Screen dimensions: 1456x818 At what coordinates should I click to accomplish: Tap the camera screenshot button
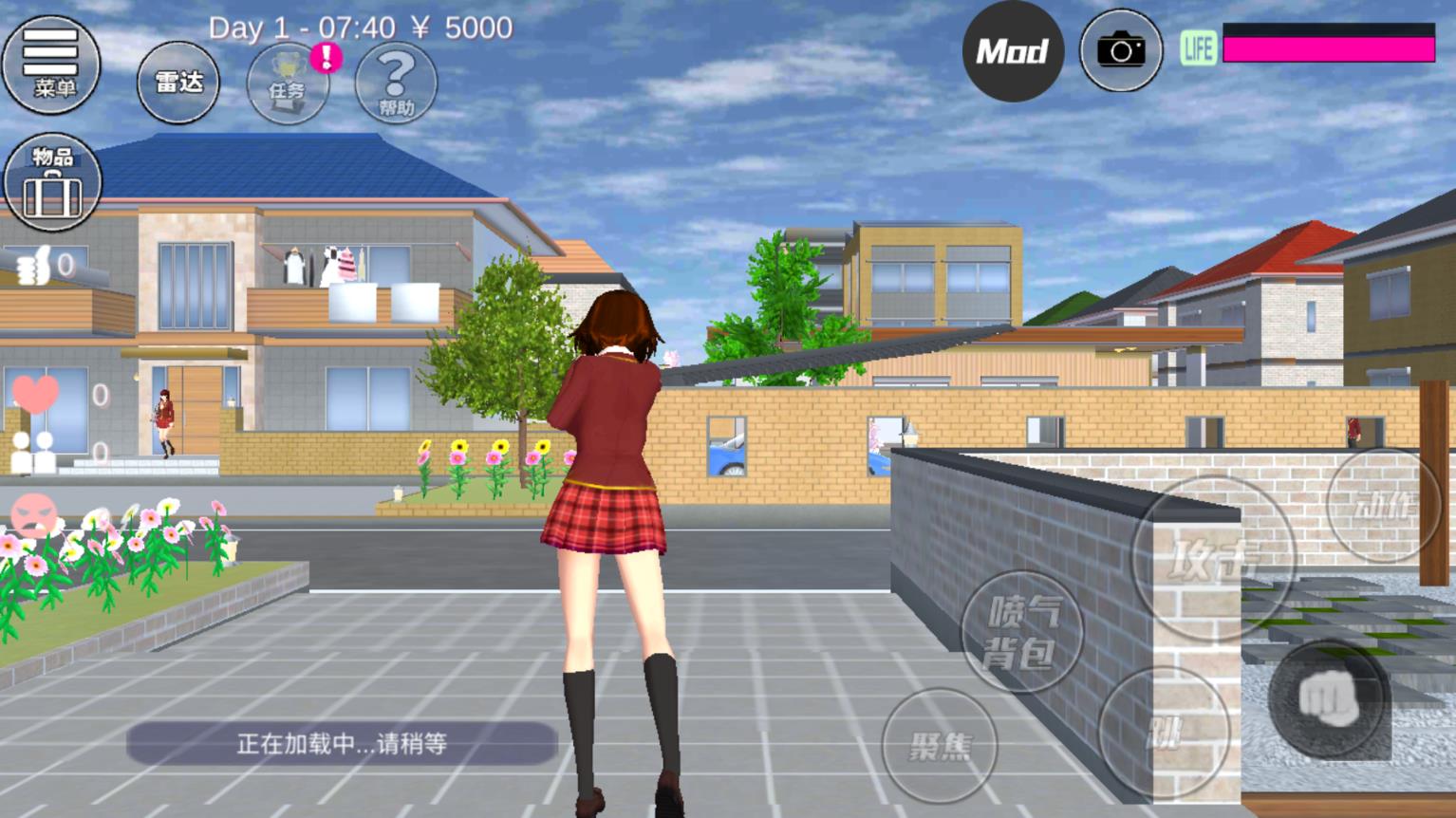point(1121,51)
